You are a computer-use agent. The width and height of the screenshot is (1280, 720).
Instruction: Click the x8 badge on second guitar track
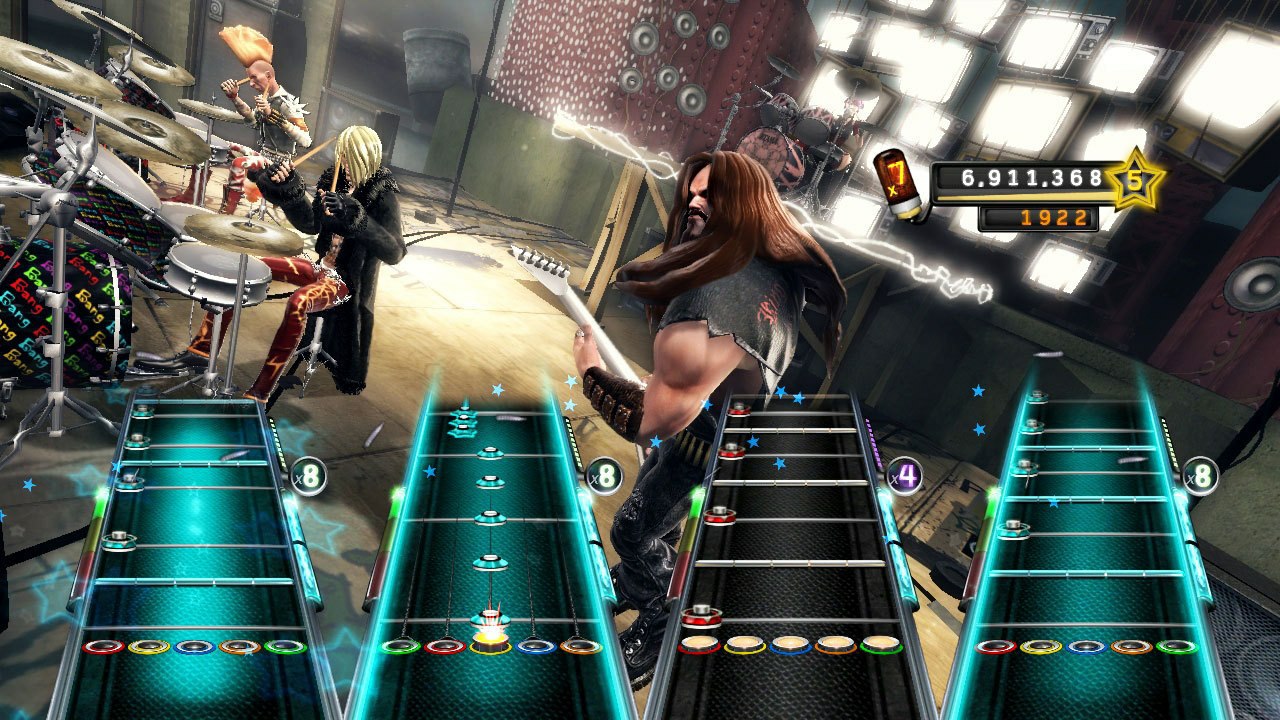[x=603, y=475]
